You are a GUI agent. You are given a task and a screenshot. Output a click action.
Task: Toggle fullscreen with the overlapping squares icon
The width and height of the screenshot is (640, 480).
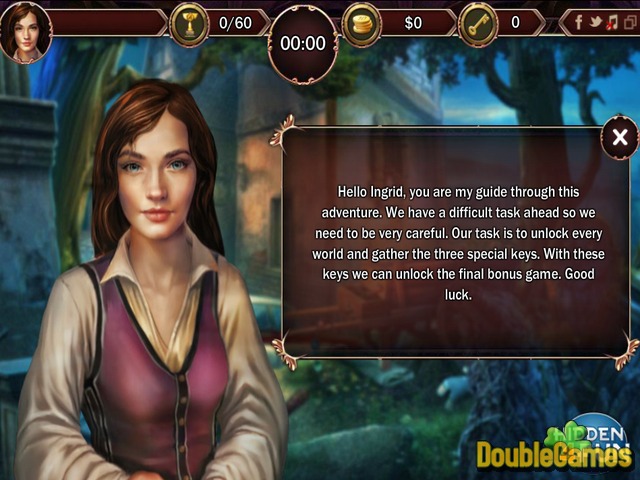[628, 21]
